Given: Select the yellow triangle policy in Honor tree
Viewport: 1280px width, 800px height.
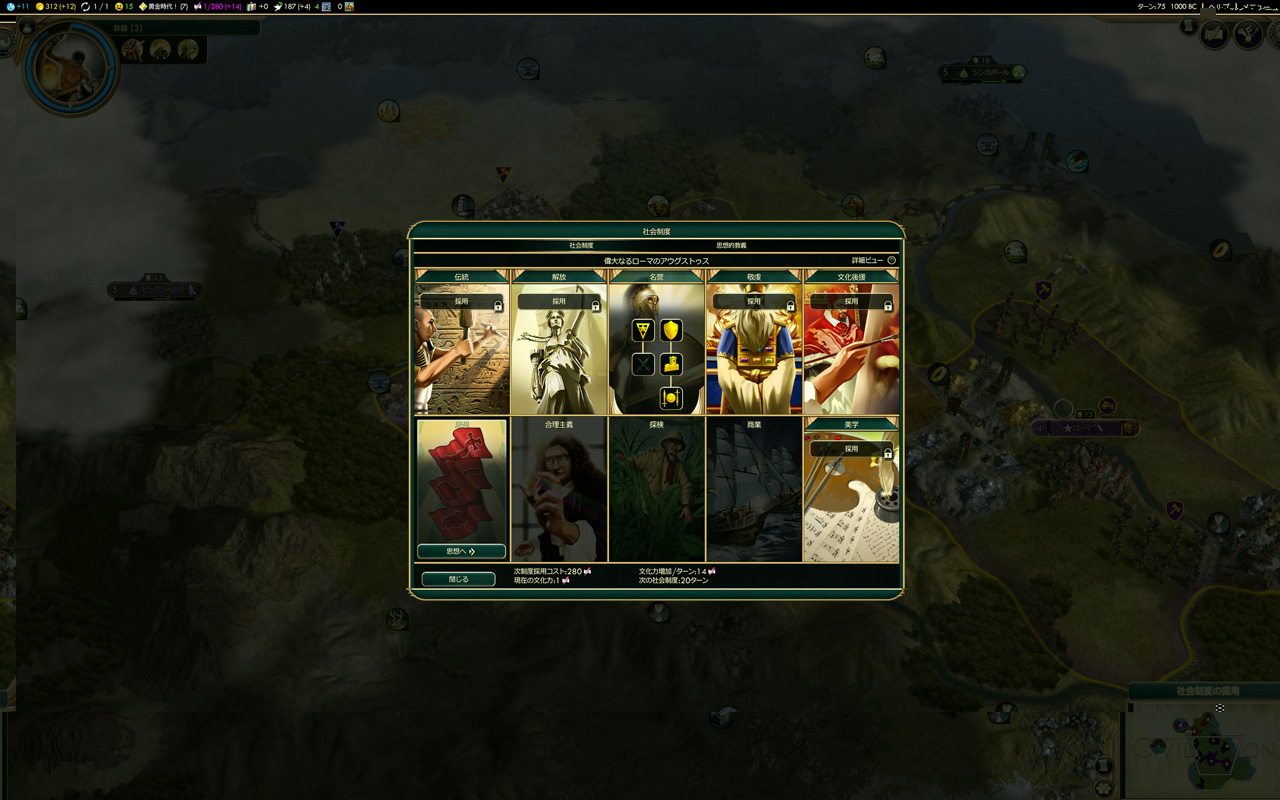Looking at the screenshot, I should point(643,331).
